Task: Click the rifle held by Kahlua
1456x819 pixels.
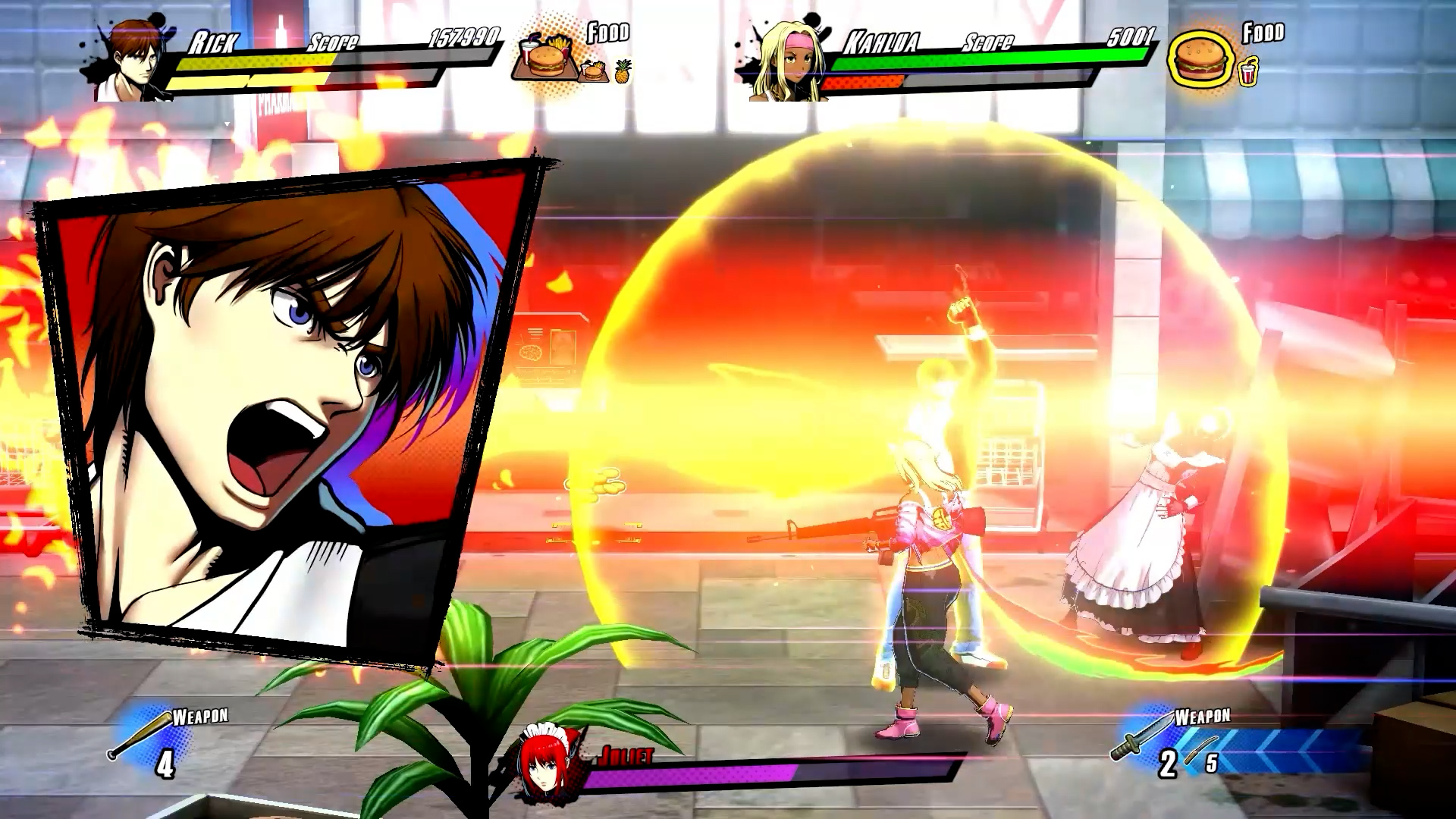Action: [x=849, y=523]
